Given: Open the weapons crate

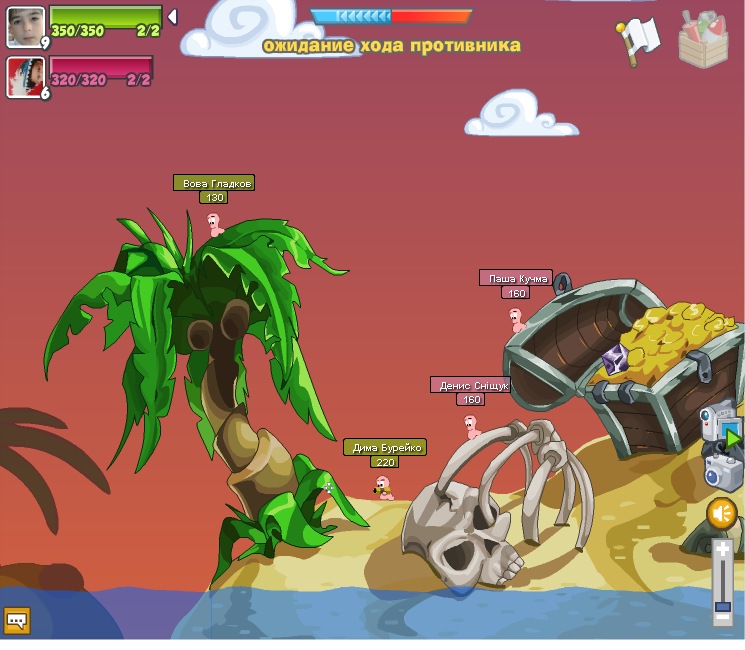Looking at the screenshot, I should (703, 40).
